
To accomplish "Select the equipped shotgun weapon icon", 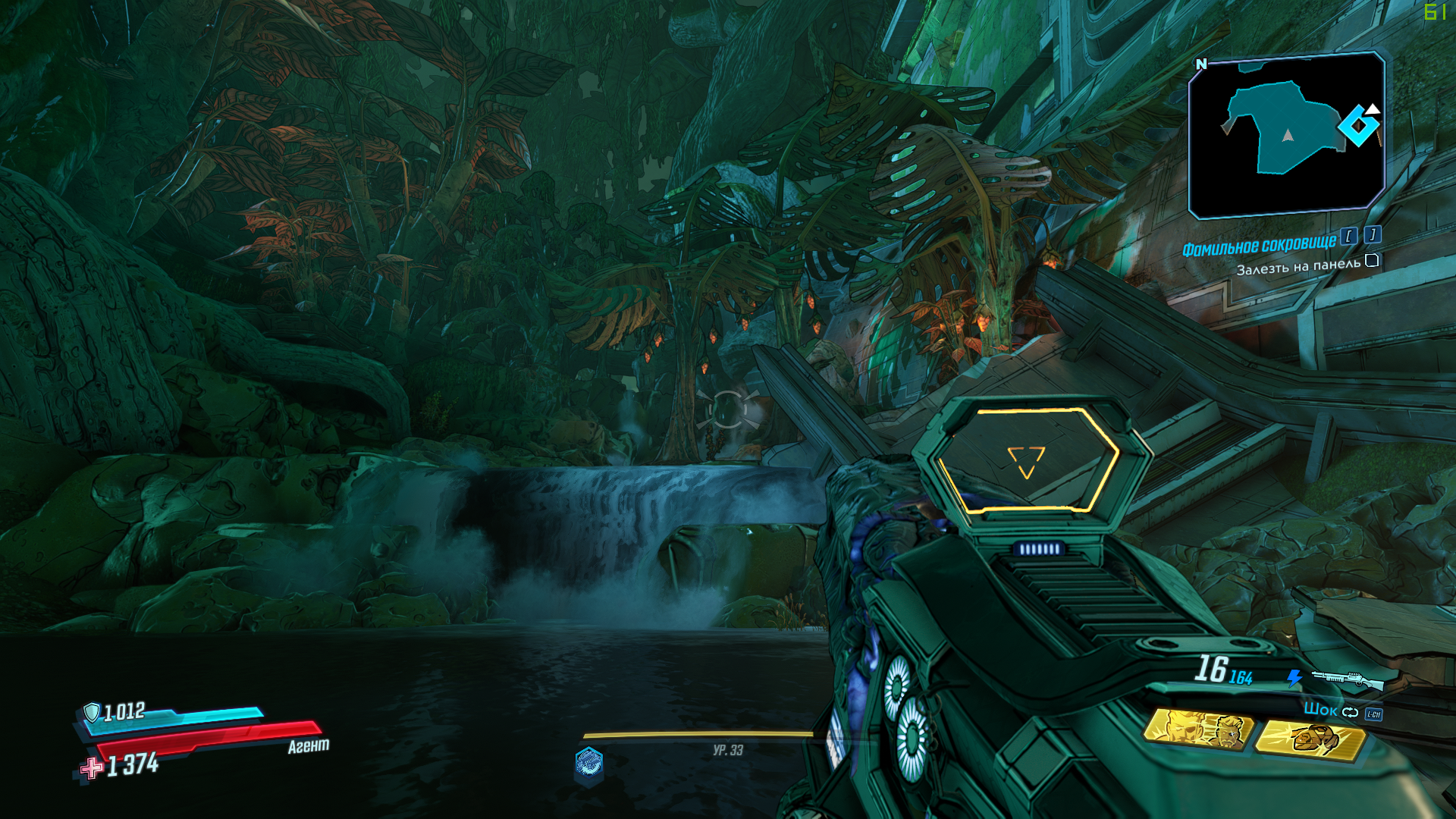I will [x=1348, y=679].
